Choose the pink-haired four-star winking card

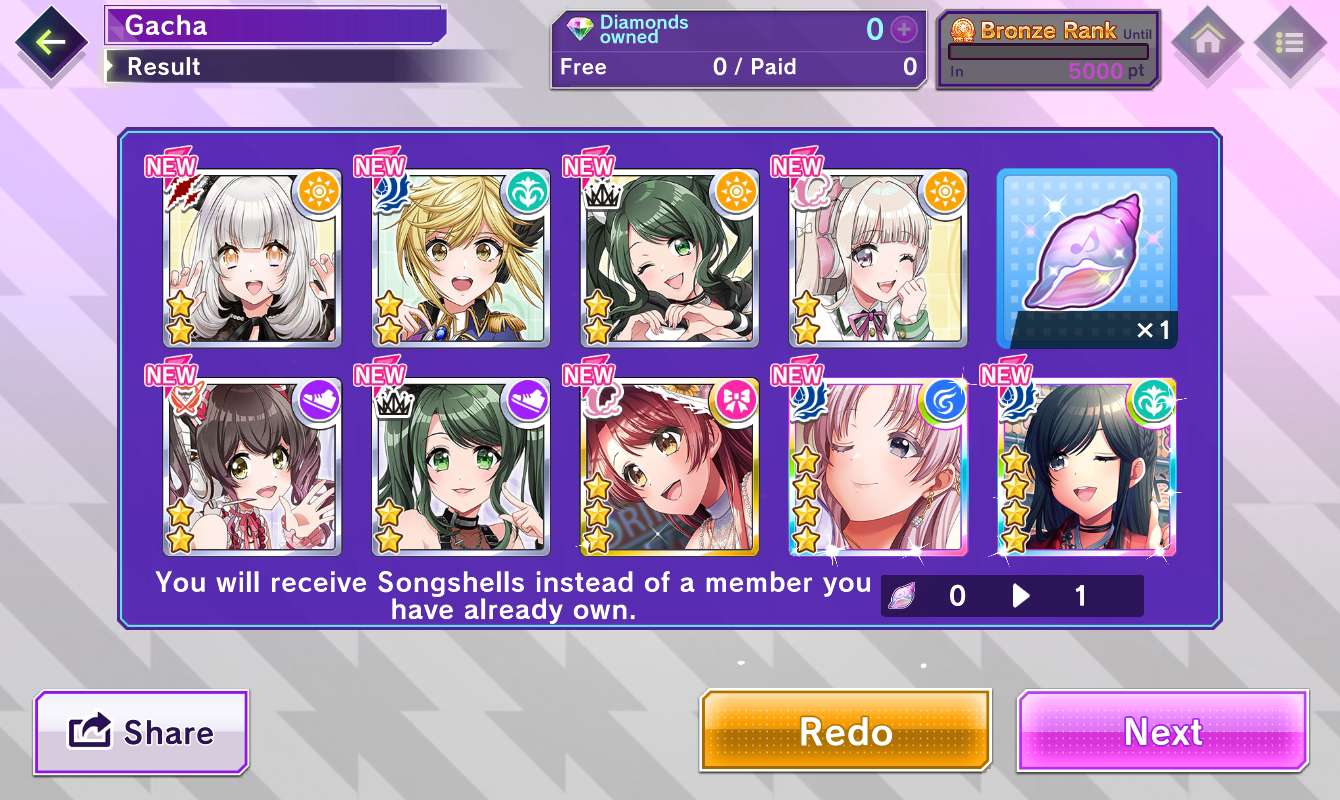pyautogui.click(x=879, y=467)
